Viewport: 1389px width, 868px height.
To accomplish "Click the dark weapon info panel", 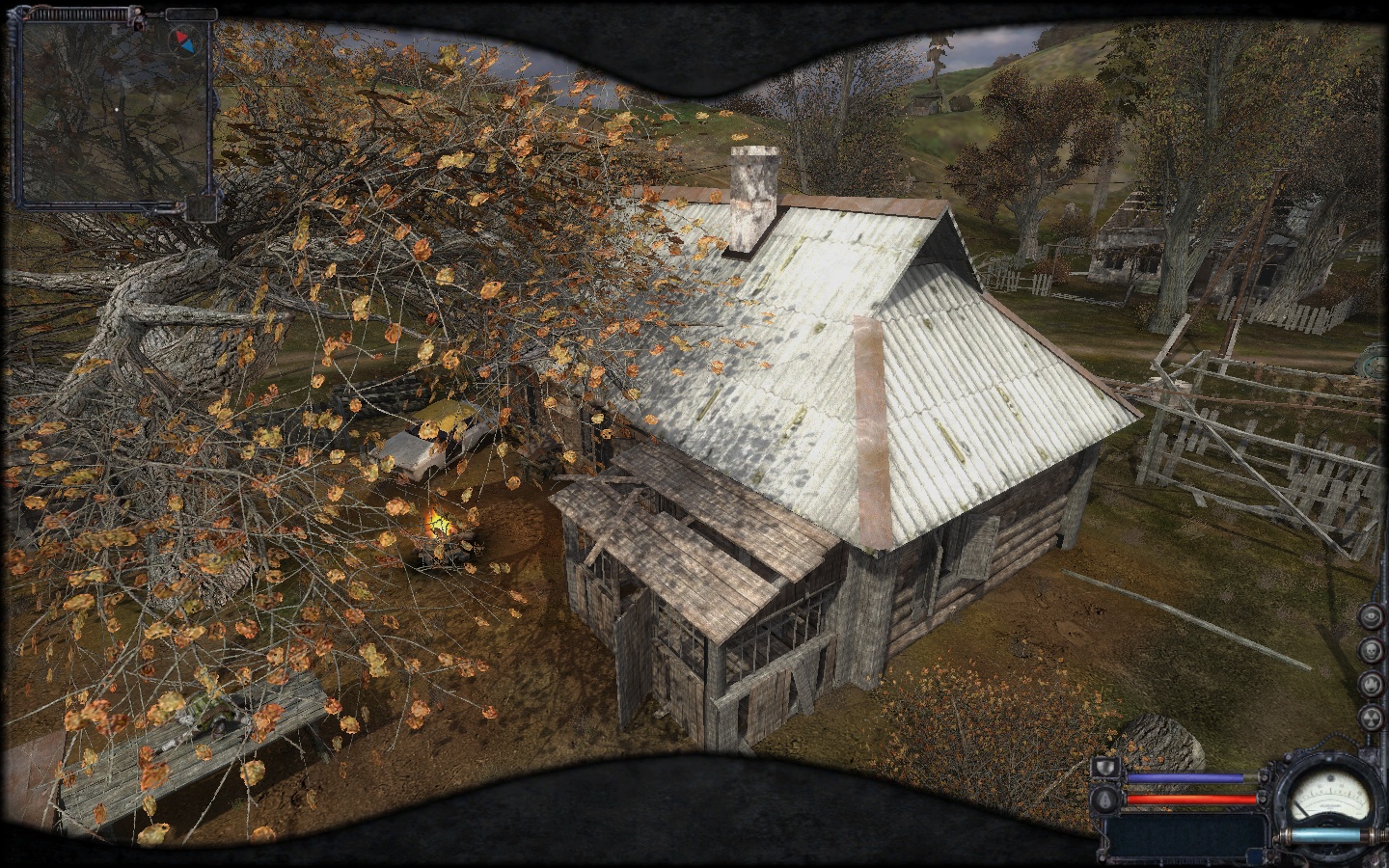I will pos(1185,837).
